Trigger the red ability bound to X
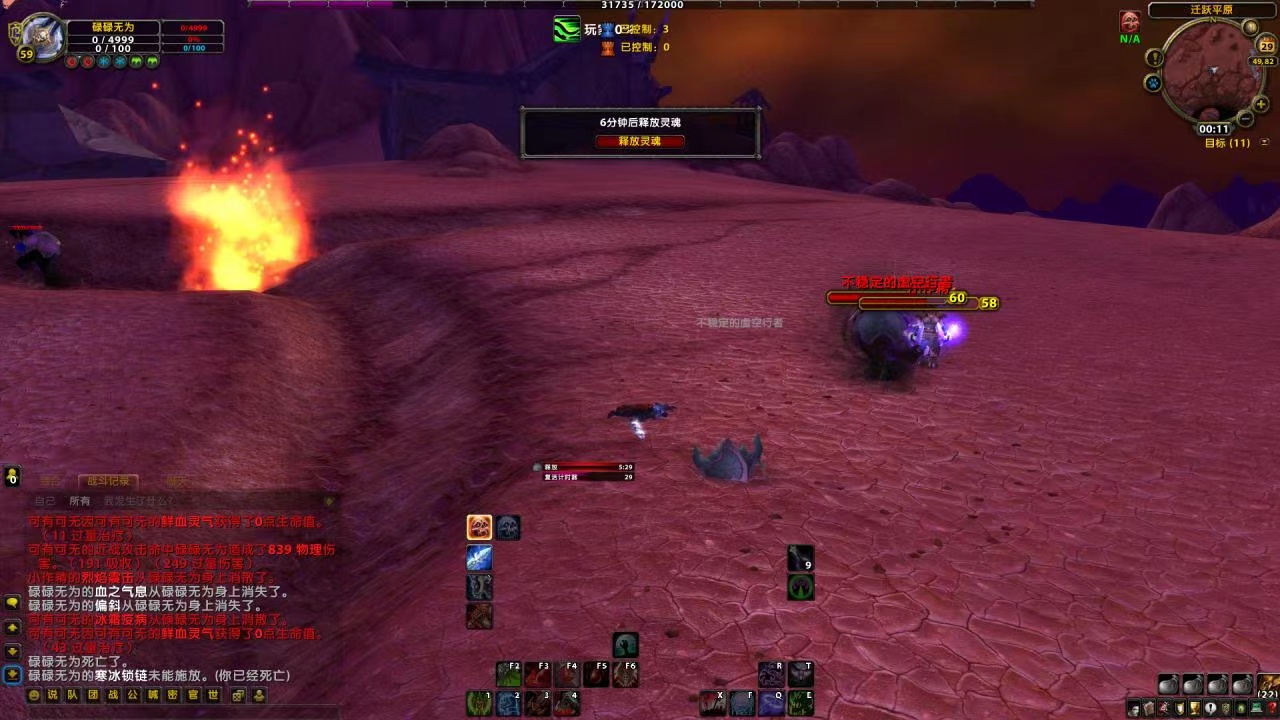1280x720 pixels. 712,704
